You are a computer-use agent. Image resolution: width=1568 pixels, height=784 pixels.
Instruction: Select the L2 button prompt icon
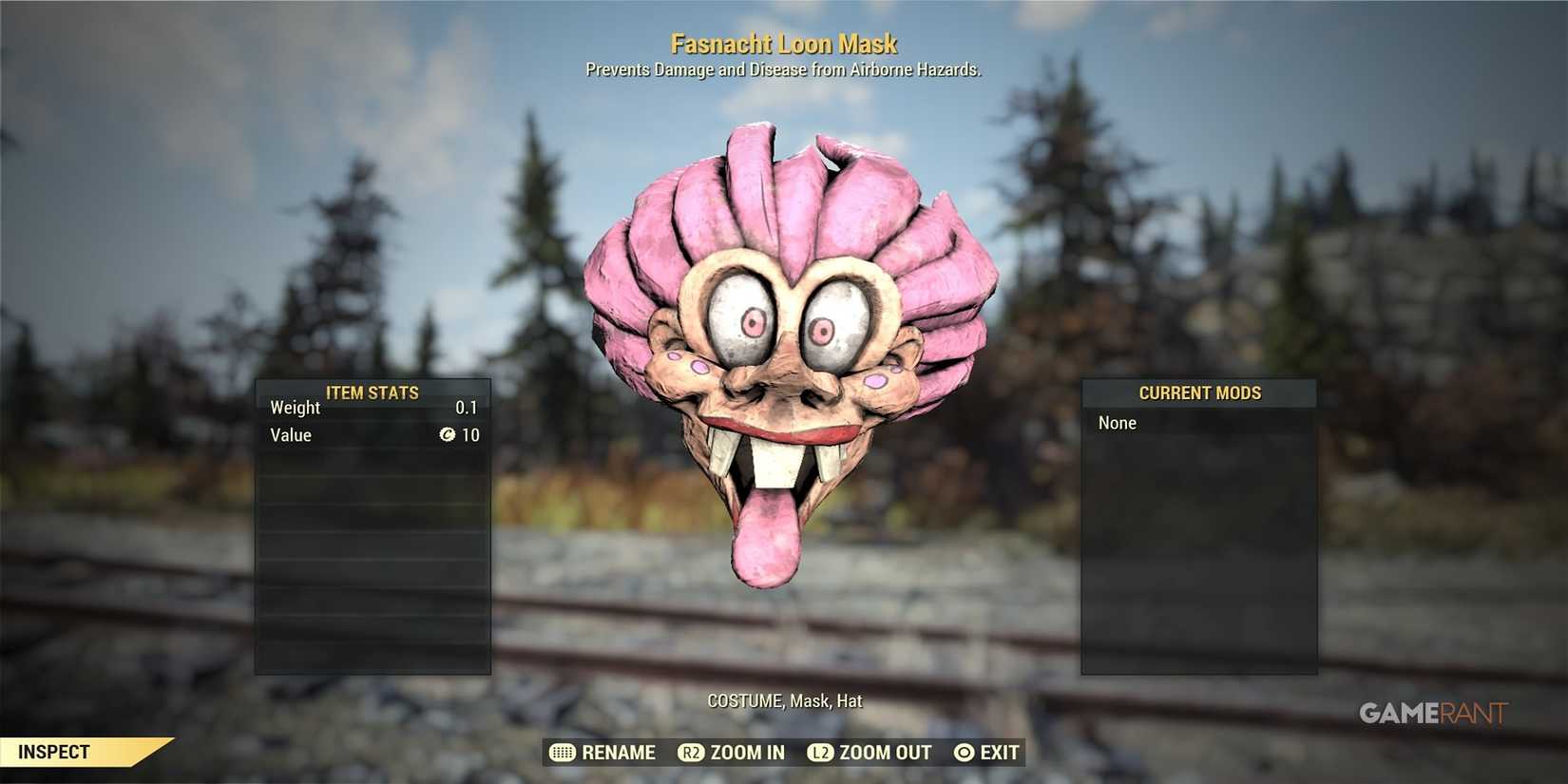pyautogui.click(x=818, y=752)
